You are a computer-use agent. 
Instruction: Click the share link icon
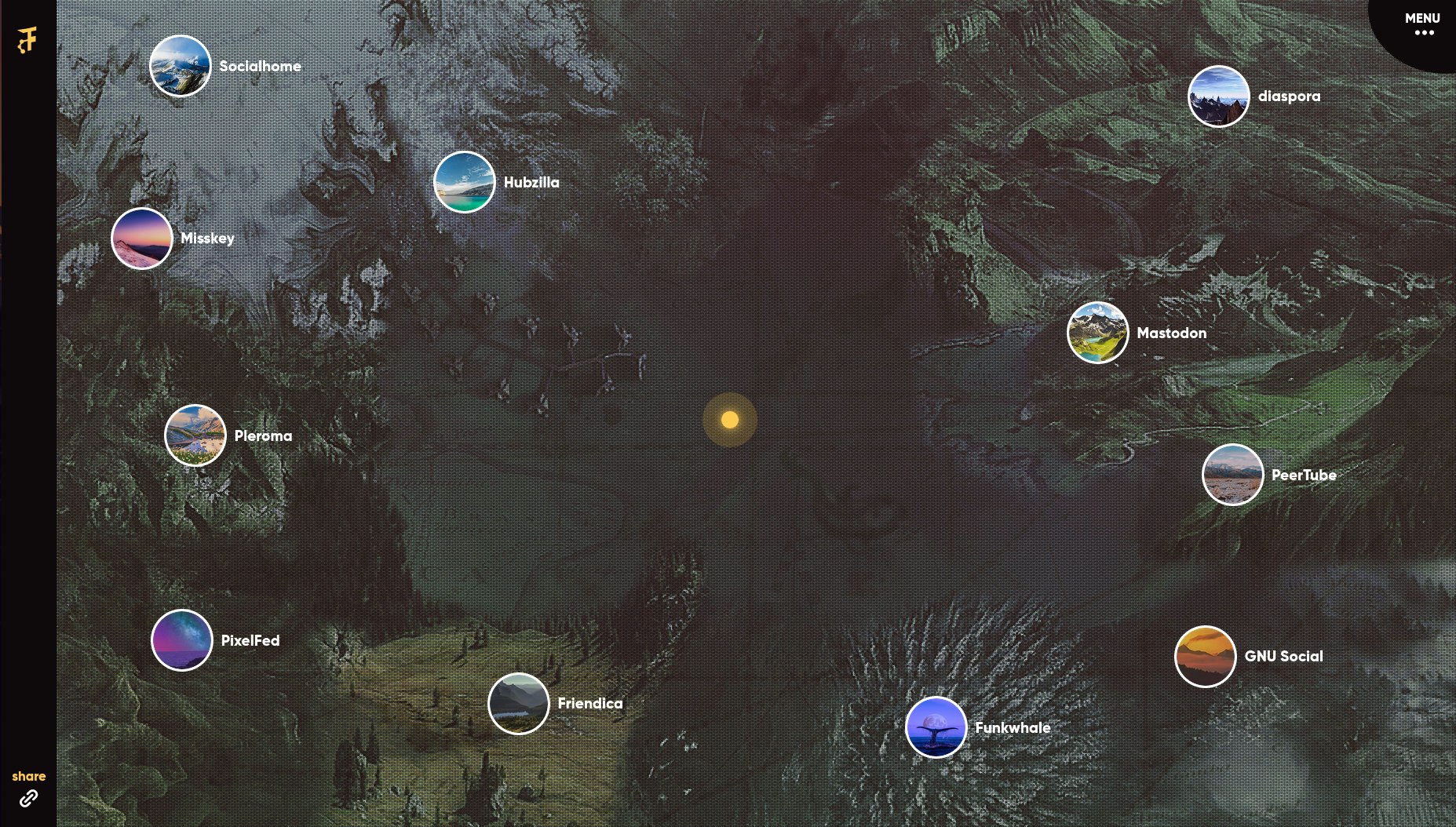coord(28,798)
